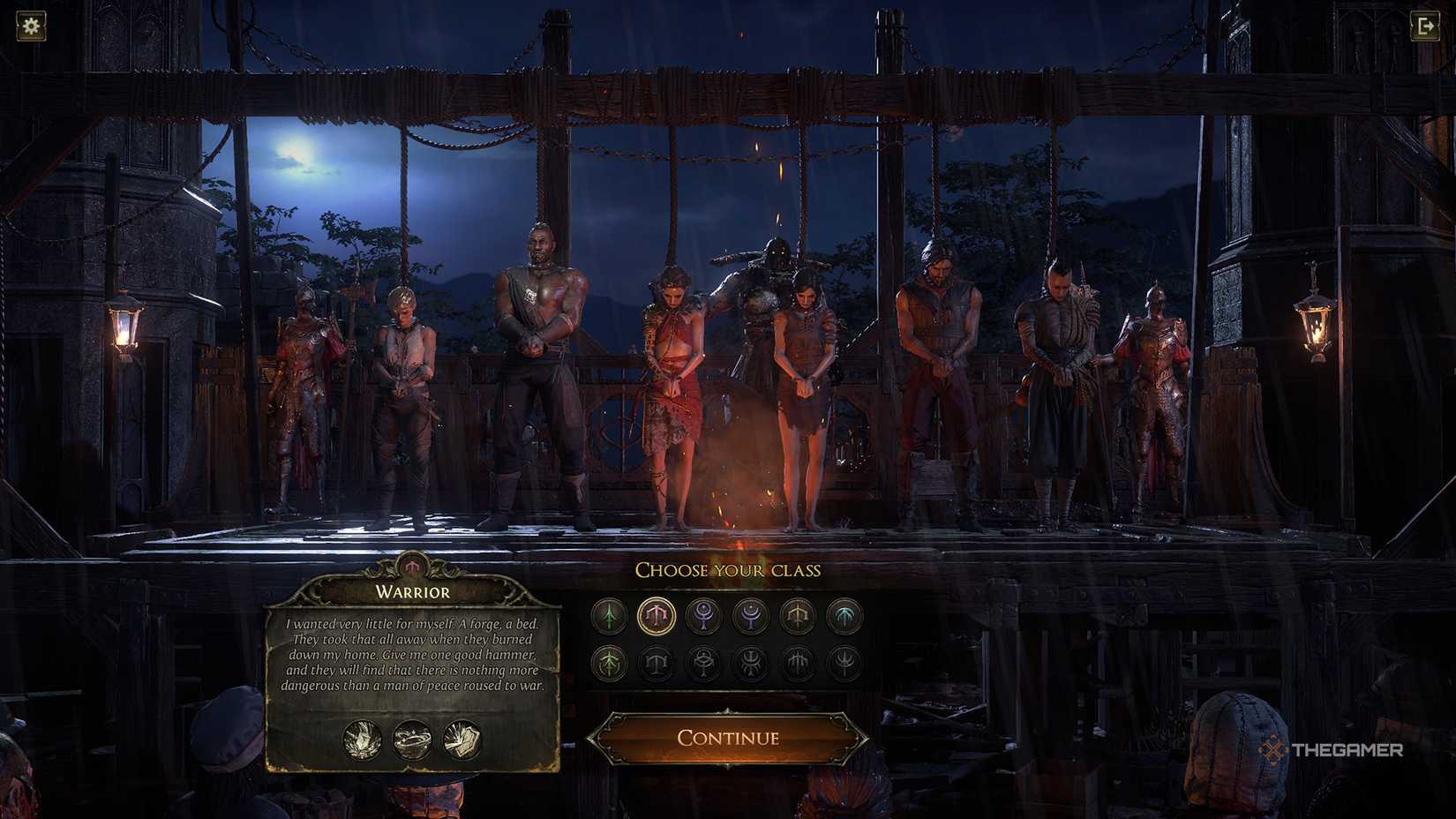The image size is (1456, 819).
Task: Choose the green arrow Ranger class emblem
Action: (x=609, y=615)
